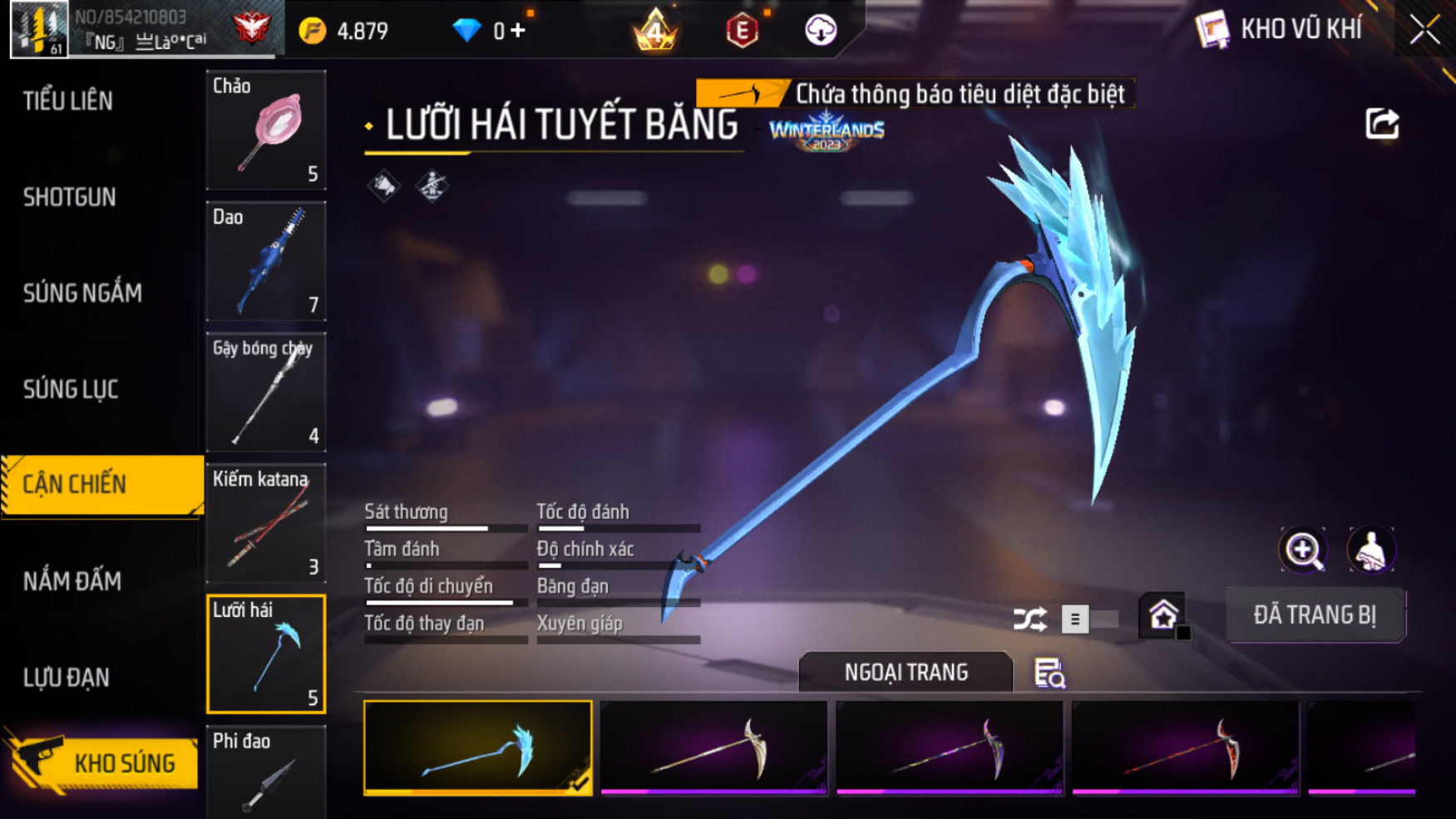Open the Ngoại Trang tab
1456x819 pixels.
click(x=906, y=672)
